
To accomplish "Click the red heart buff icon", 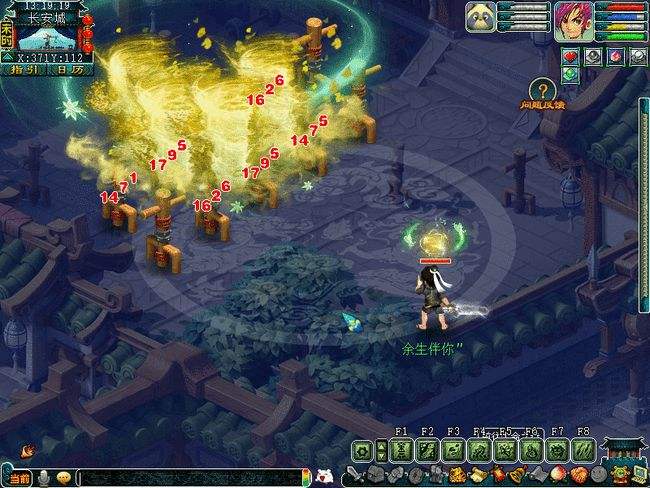I will [x=571, y=56].
